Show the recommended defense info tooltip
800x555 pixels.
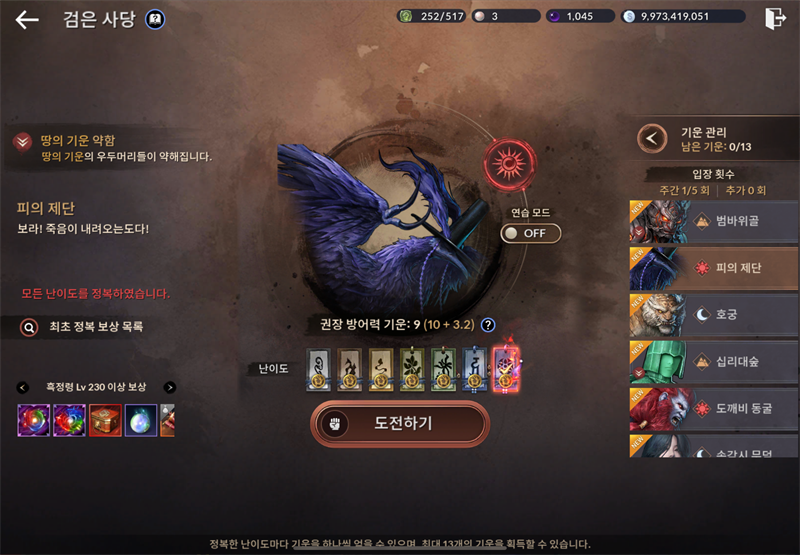click(x=488, y=324)
